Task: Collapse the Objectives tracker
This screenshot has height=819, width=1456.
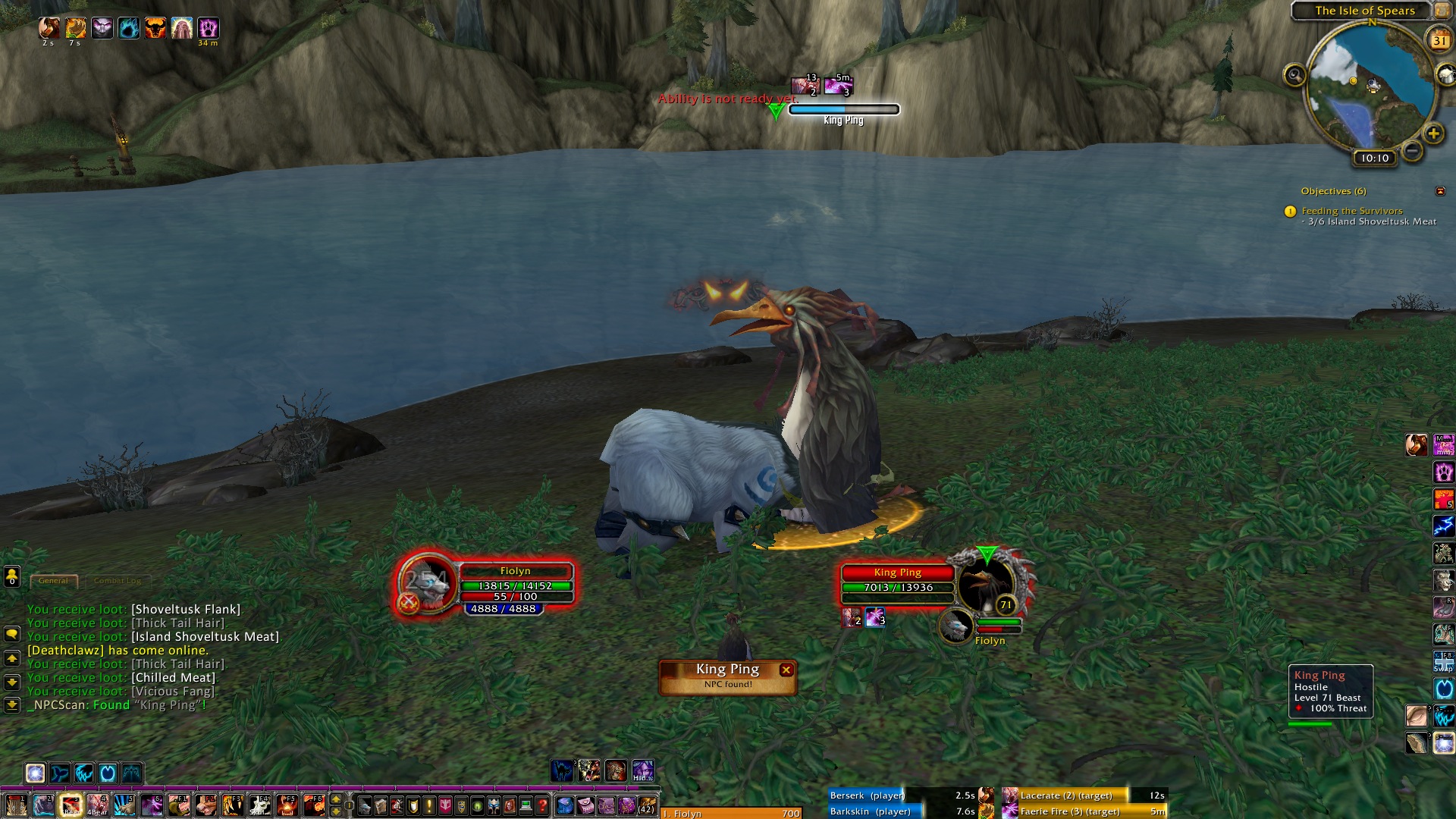Action: pyautogui.click(x=1440, y=191)
